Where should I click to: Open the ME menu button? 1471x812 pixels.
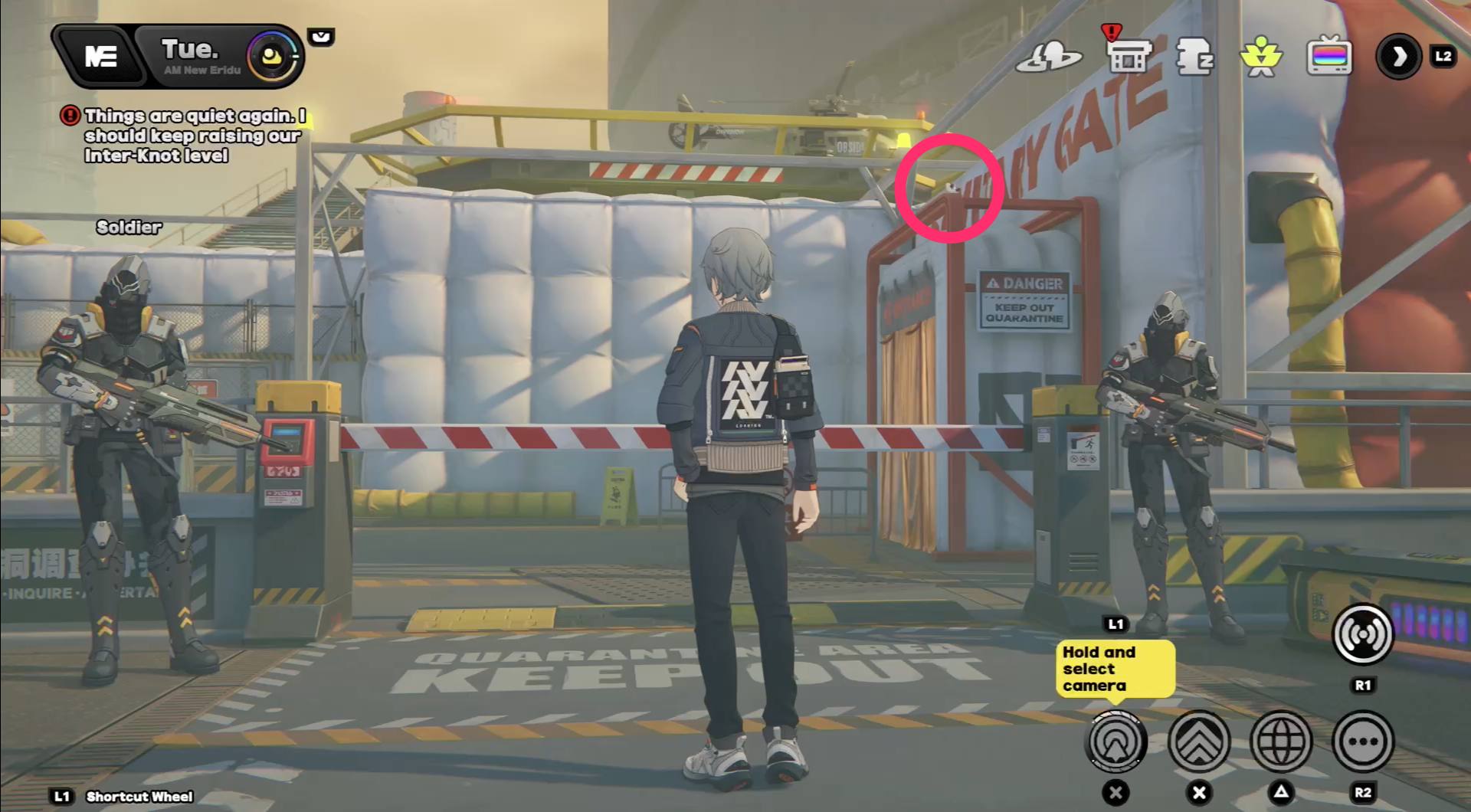[x=102, y=55]
